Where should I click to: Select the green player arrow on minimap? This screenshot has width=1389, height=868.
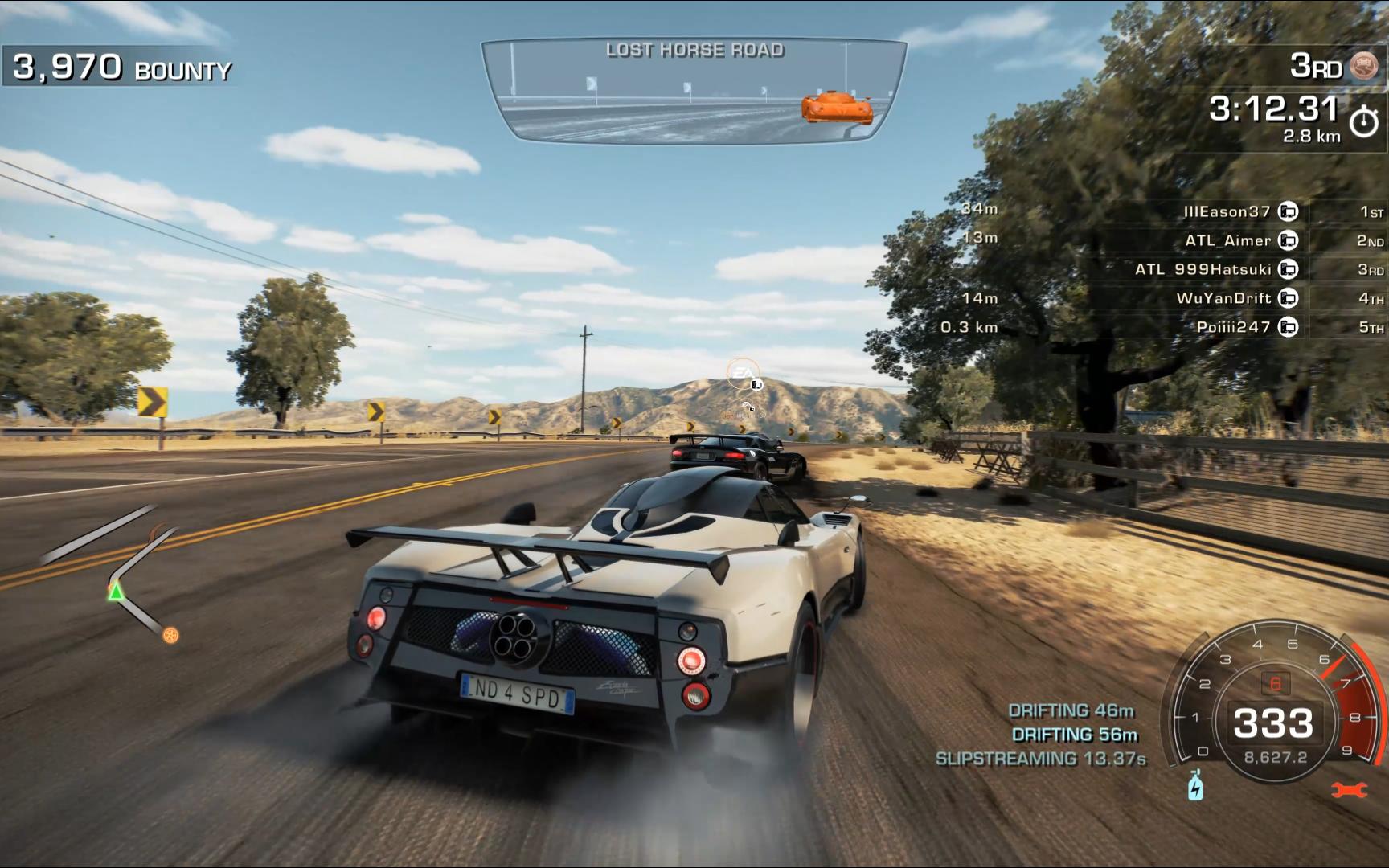pyautogui.click(x=117, y=592)
